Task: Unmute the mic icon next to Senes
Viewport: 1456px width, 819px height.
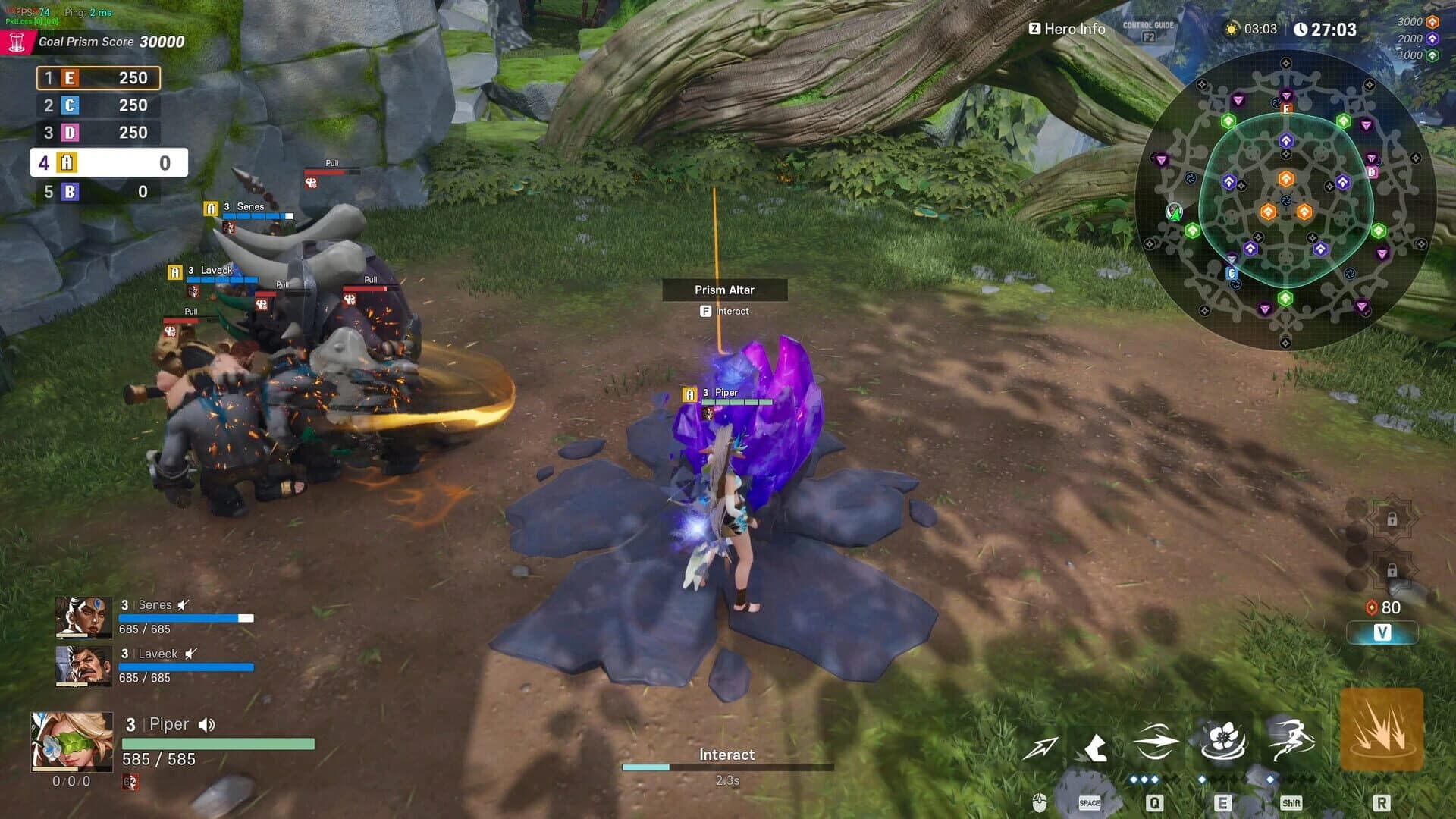Action: click(x=182, y=605)
